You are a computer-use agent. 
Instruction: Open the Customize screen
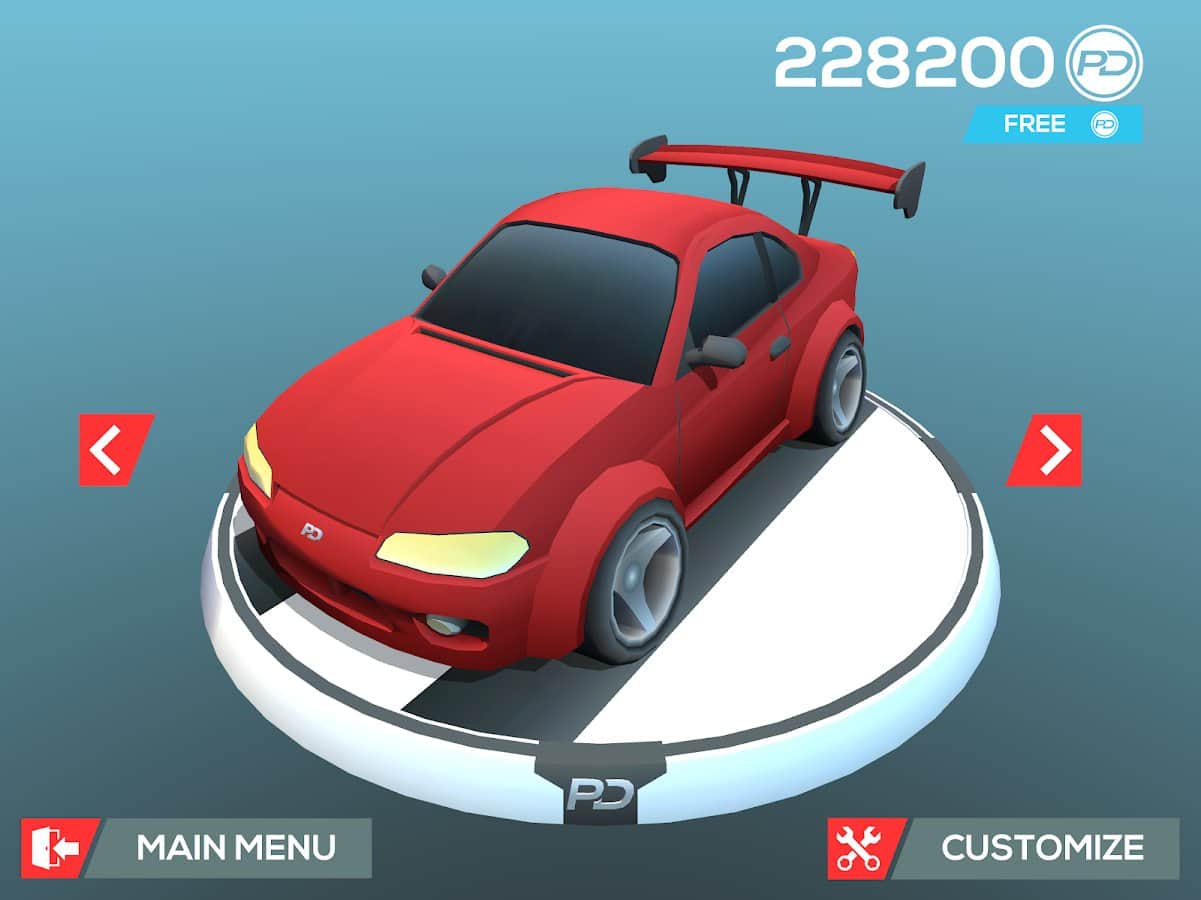1005,848
